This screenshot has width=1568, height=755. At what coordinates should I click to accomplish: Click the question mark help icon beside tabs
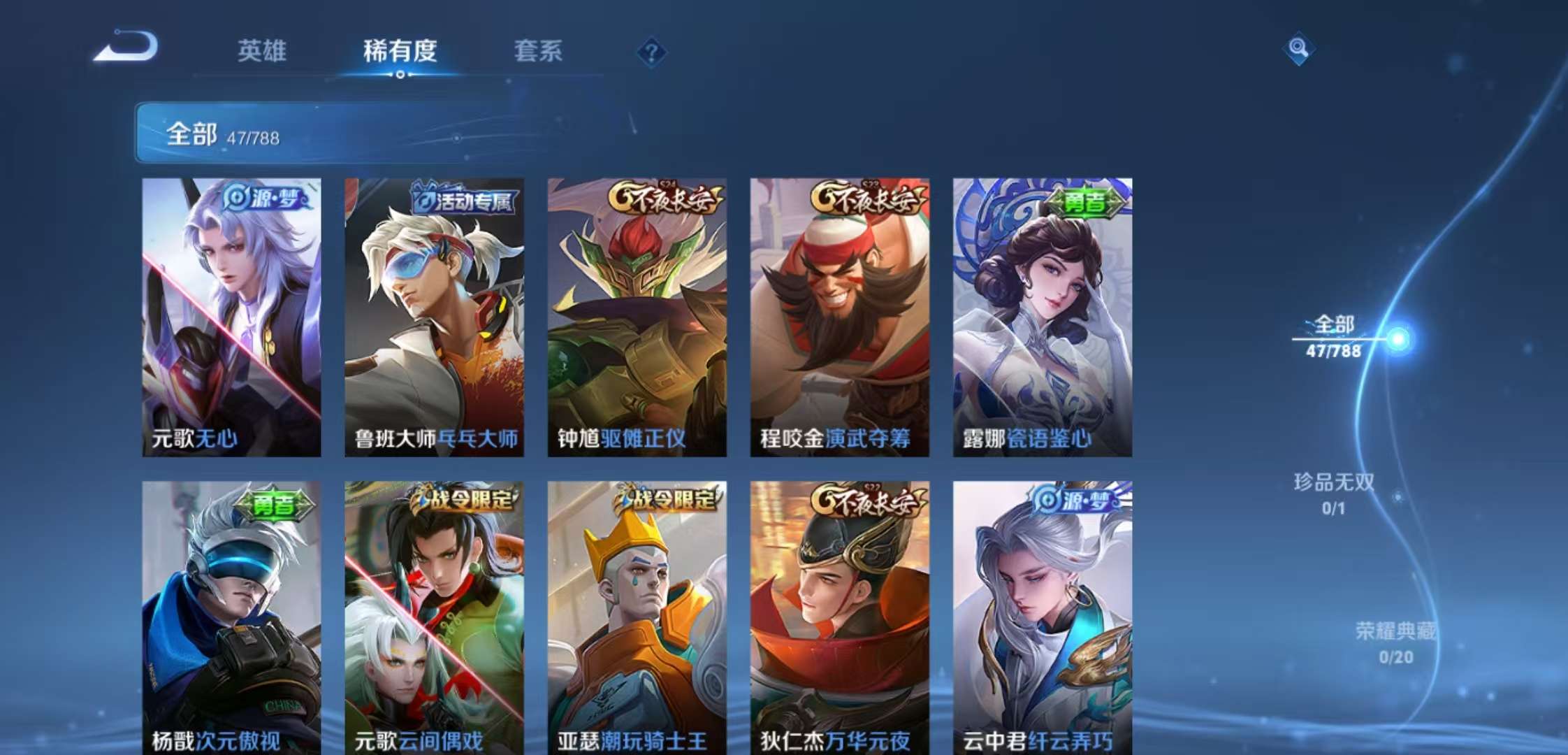[651, 52]
